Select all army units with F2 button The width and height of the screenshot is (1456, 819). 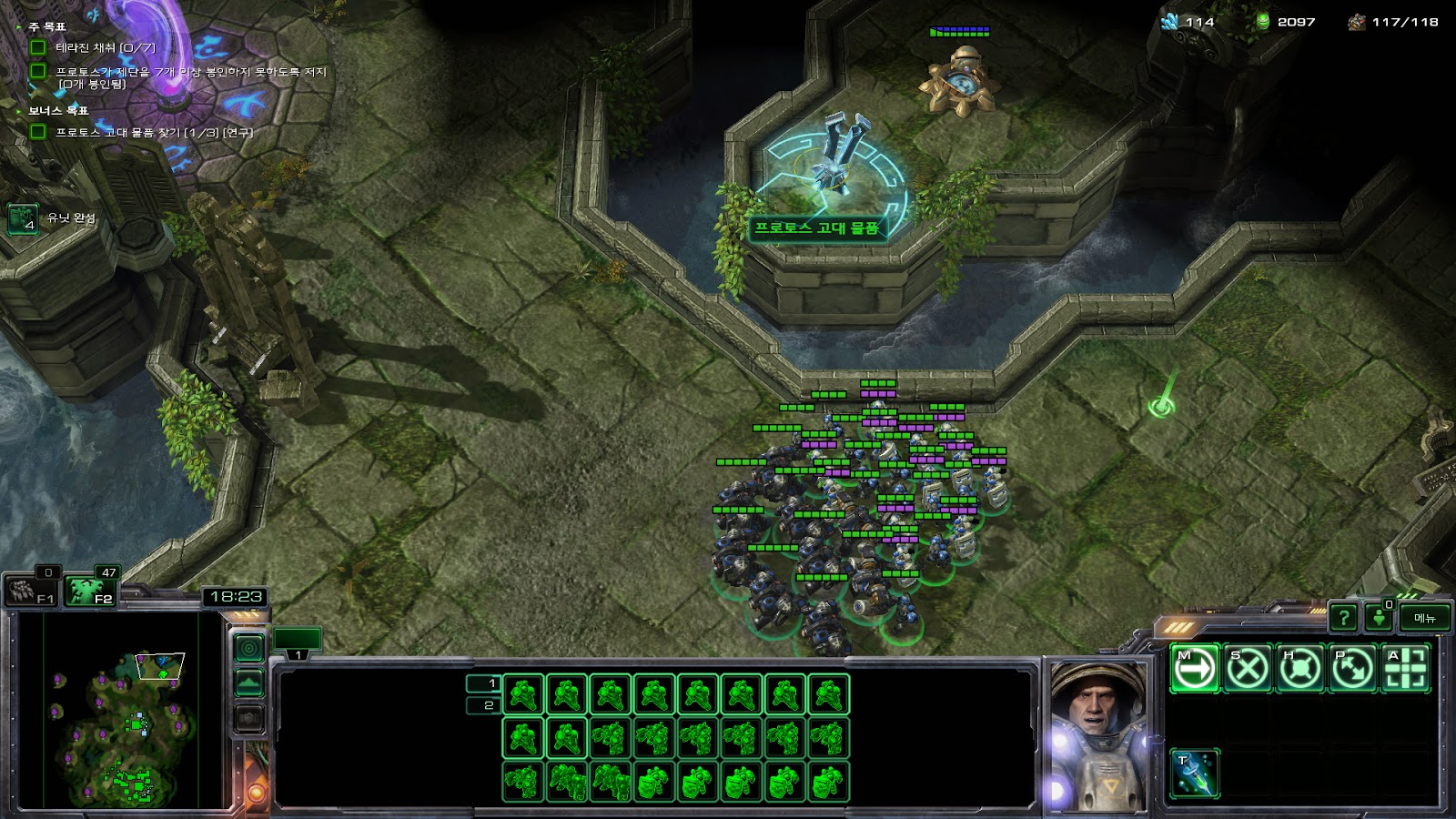click(x=92, y=591)
